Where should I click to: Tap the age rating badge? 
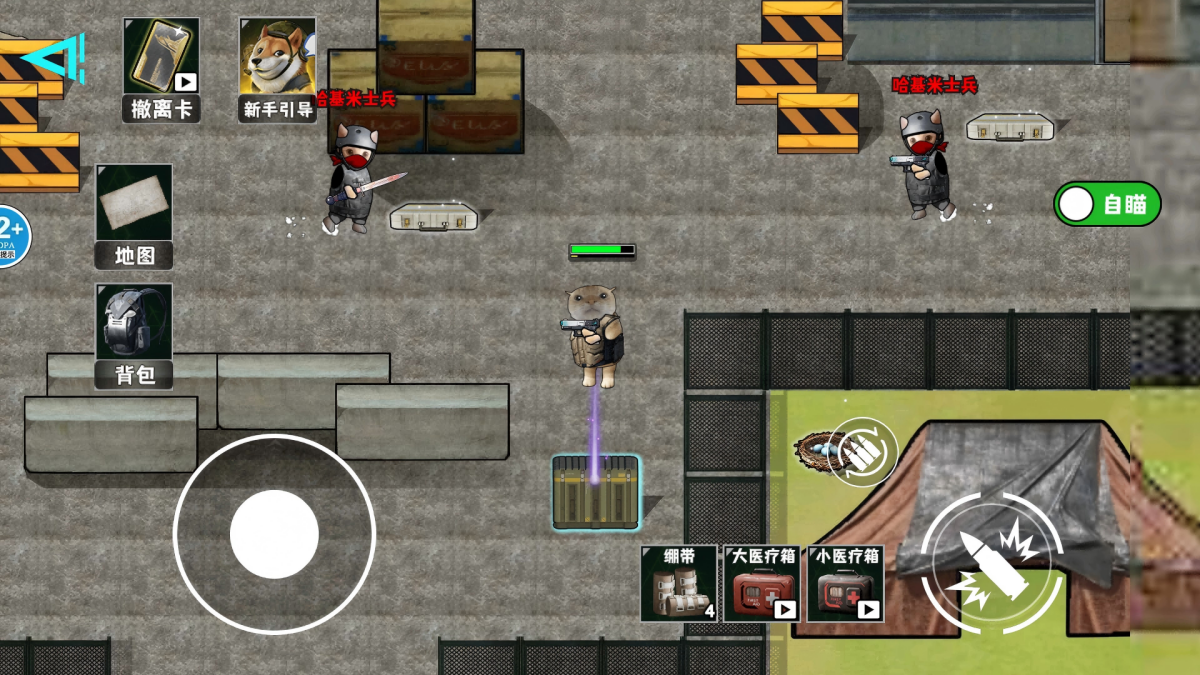pos(10,237)
